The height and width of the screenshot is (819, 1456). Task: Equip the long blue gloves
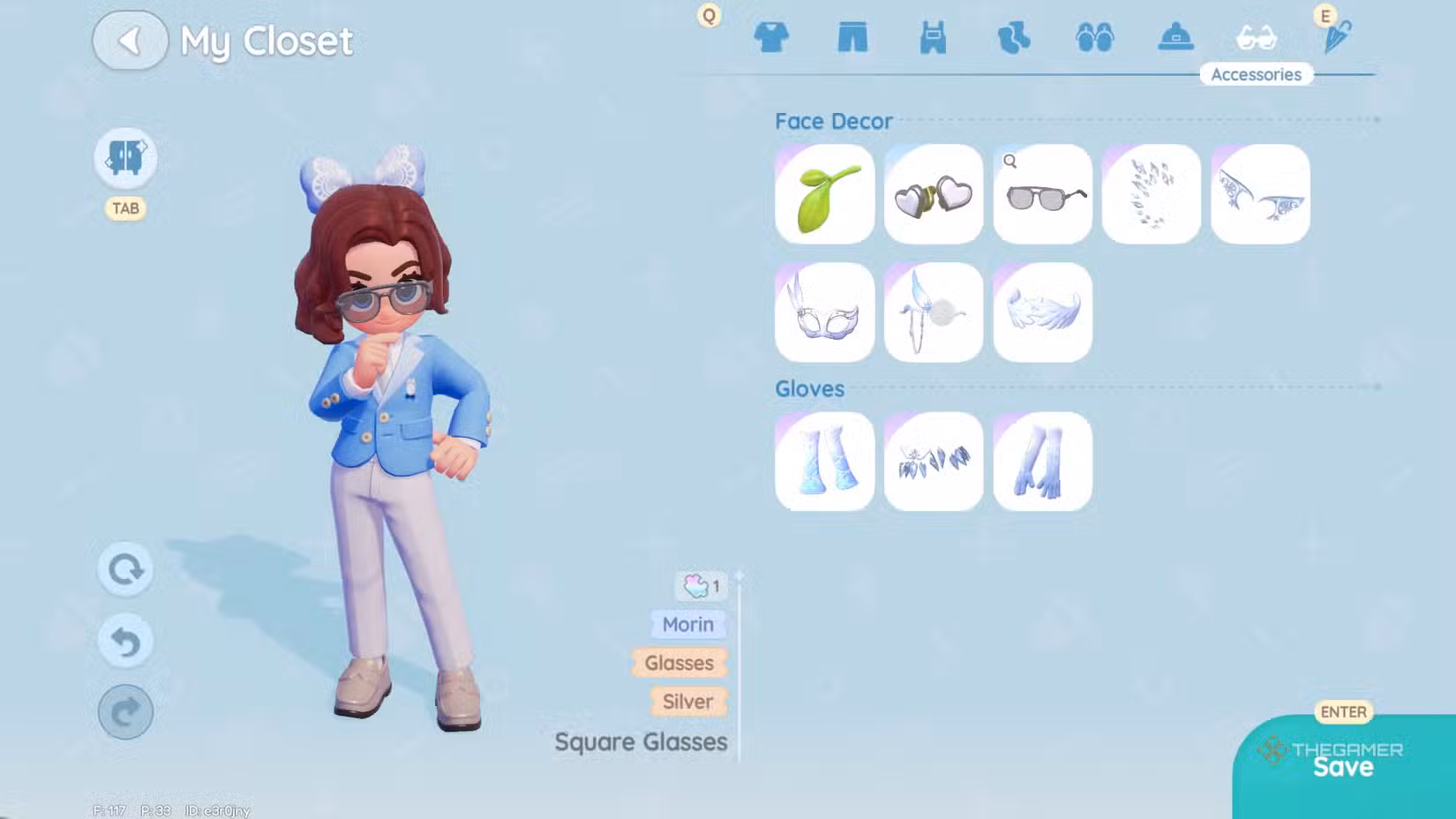click(1043, 462)
